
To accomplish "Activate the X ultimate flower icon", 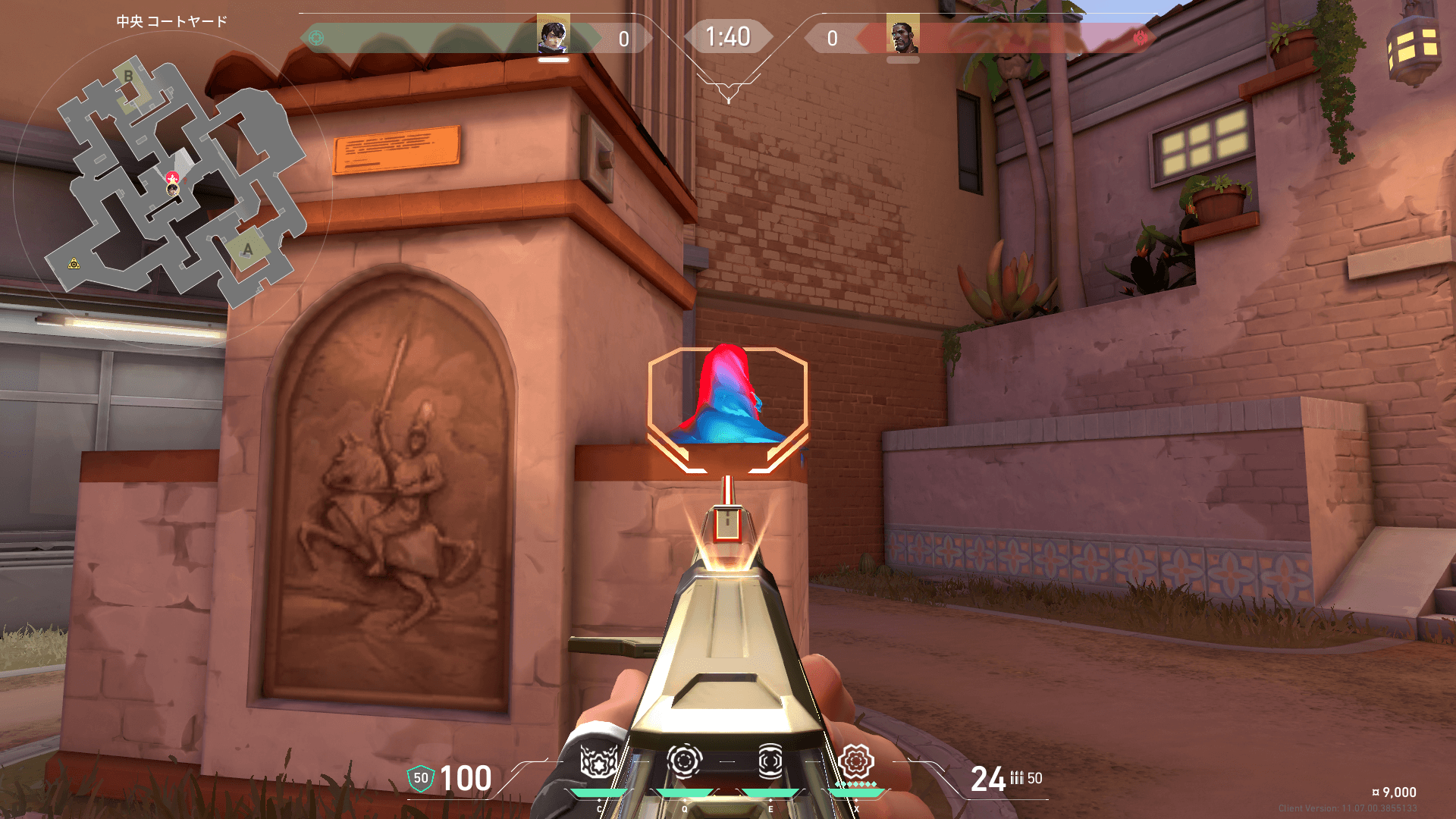I will (856, 761).
